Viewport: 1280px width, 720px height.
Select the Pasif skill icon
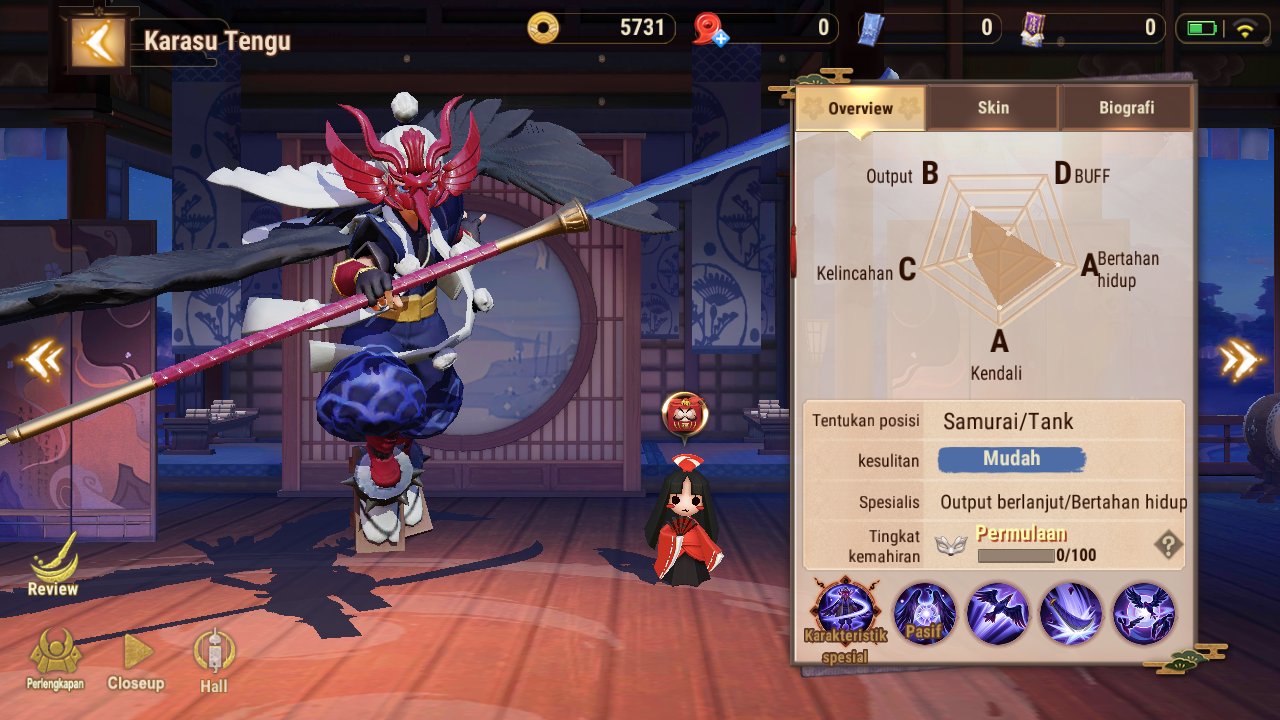click(x=924, y=613)
